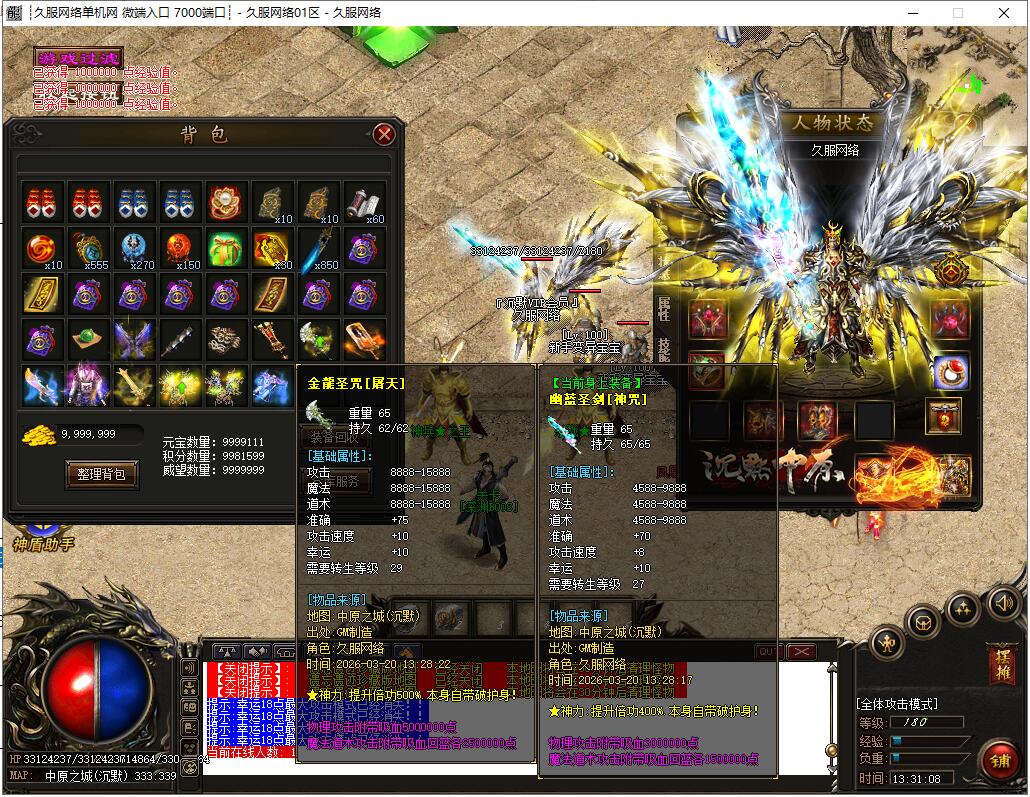Click the purple-winged armor item in the backpack

[x=133, y=340]
